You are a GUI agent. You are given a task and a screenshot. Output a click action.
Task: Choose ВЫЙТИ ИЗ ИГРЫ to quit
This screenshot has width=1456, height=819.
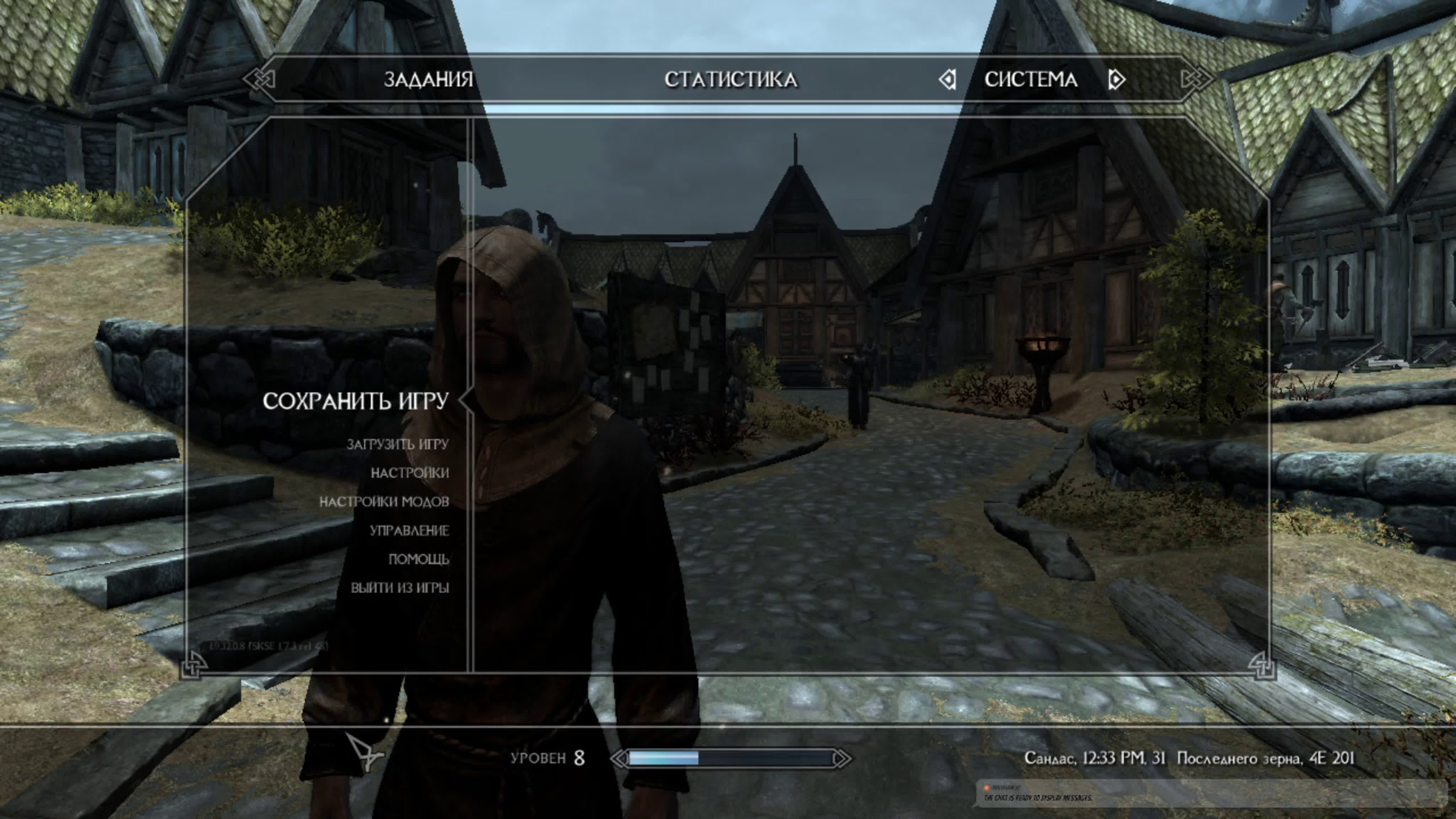coord(400,588)
